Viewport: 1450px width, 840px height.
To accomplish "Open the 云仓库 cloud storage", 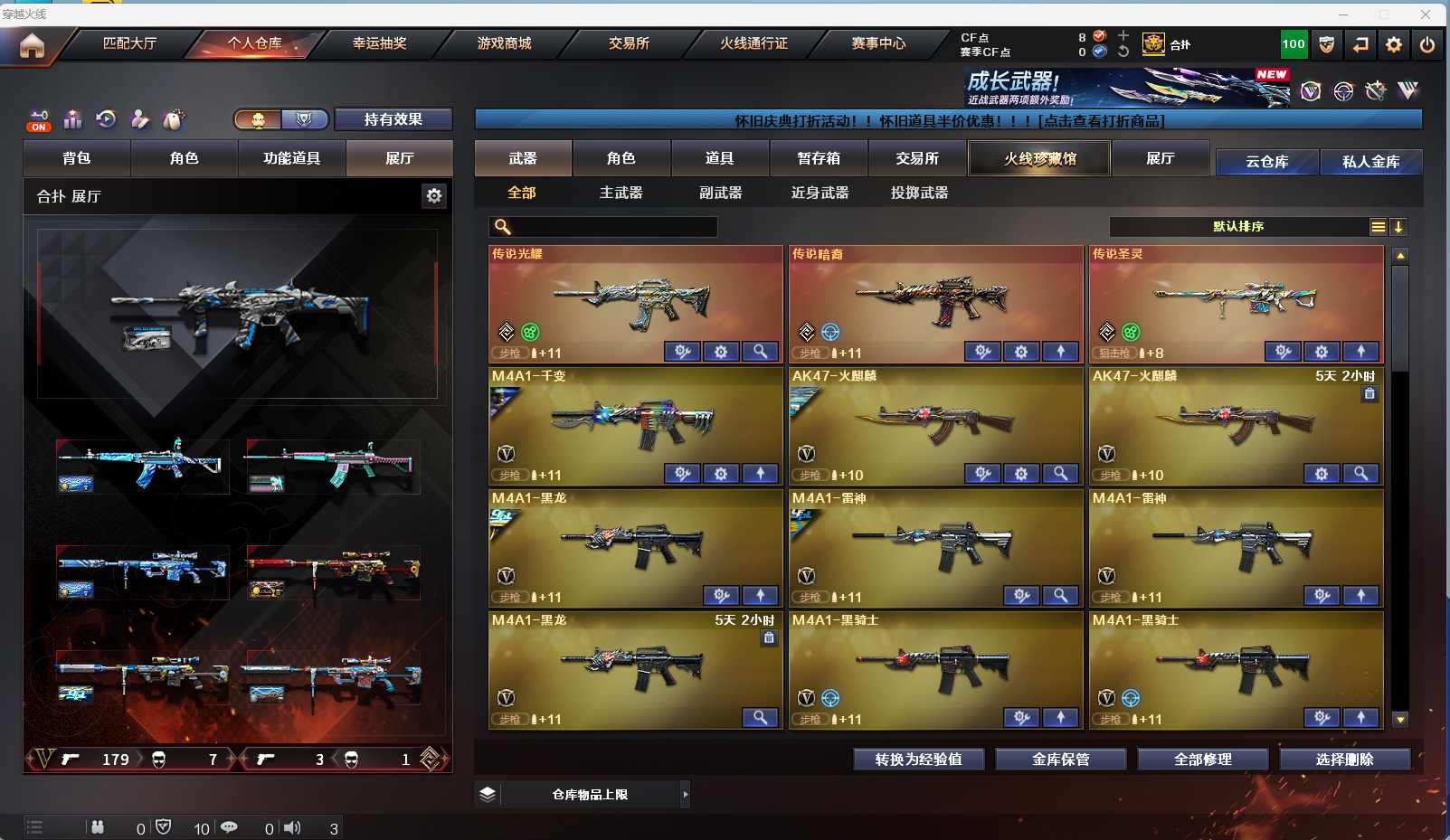I will [x=1266, y=162].
